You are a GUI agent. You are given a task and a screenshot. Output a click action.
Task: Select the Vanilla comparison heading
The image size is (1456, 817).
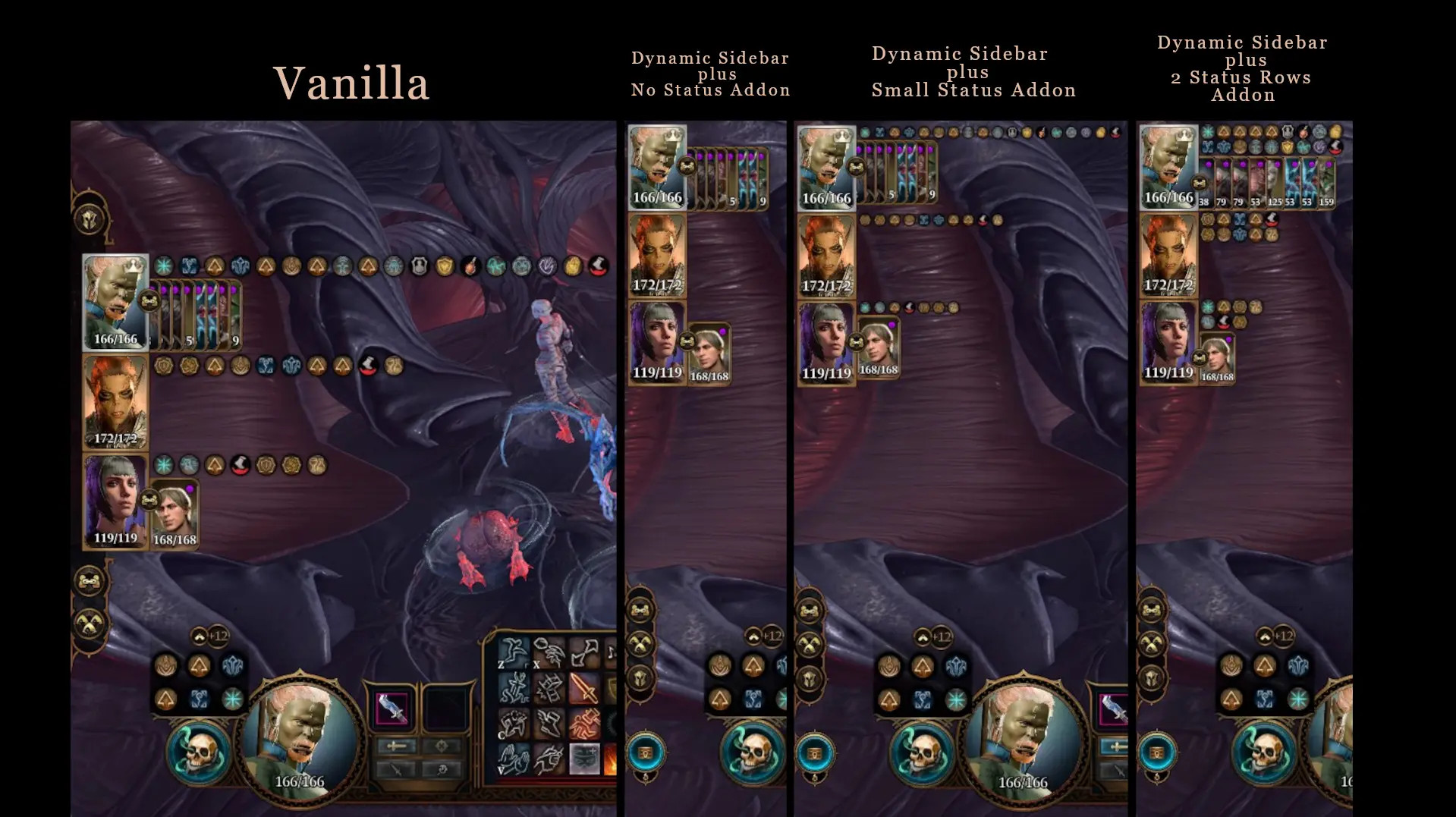click(351, 83)
